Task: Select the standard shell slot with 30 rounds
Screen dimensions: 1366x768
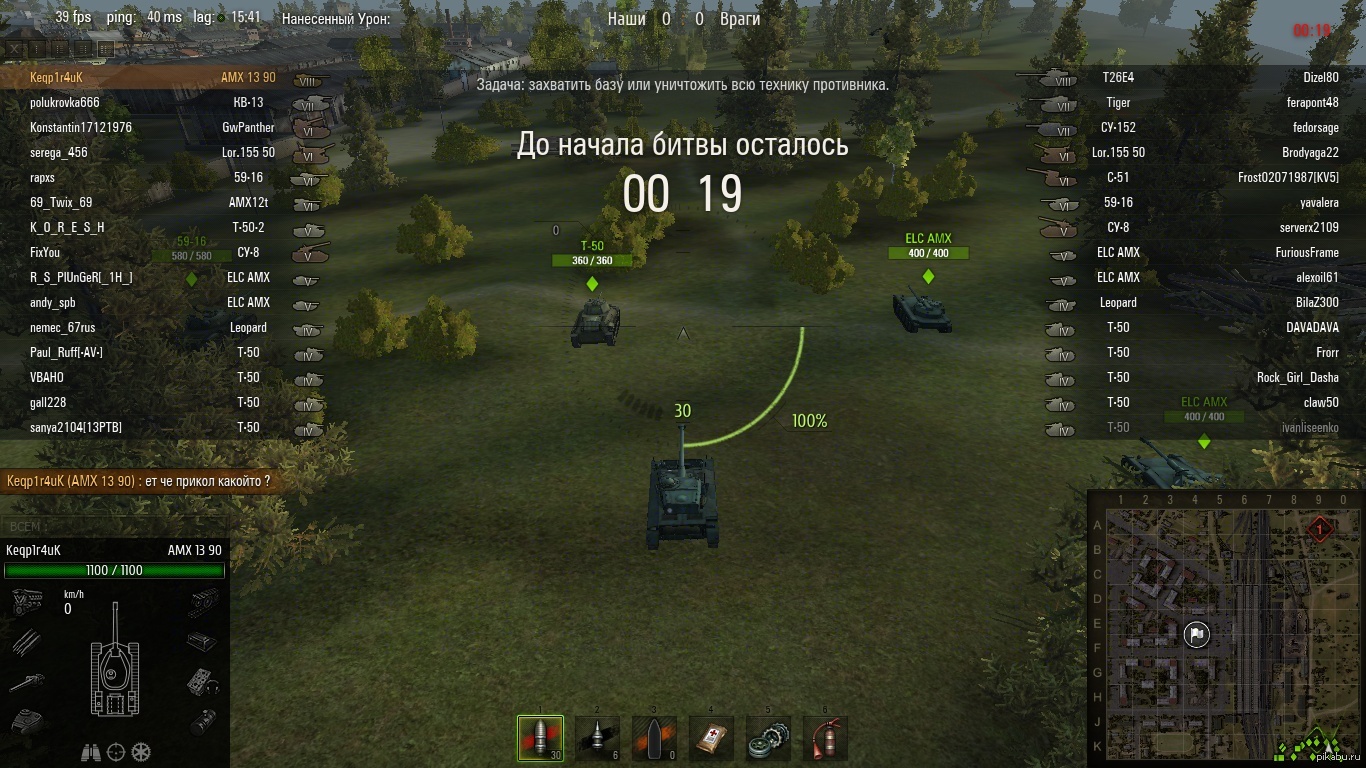Action: tap(540, 739)
